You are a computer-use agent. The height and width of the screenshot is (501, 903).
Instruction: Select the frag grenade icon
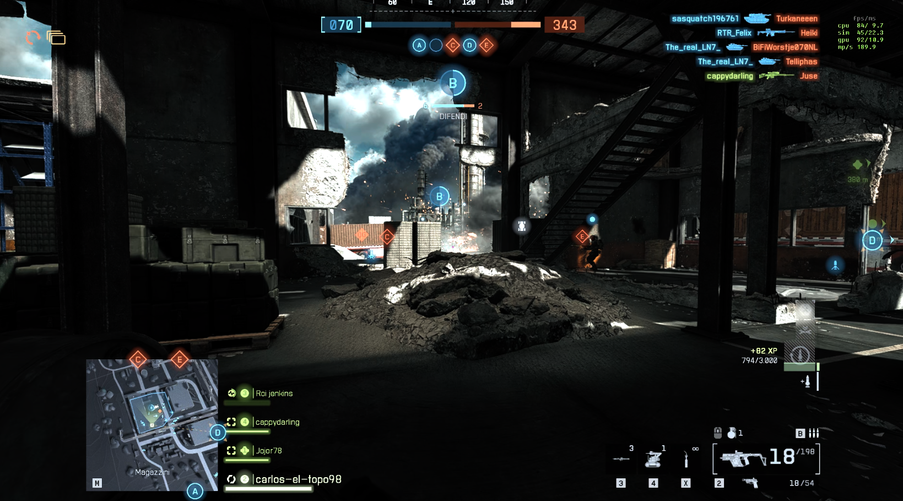[x=730, y=433]
